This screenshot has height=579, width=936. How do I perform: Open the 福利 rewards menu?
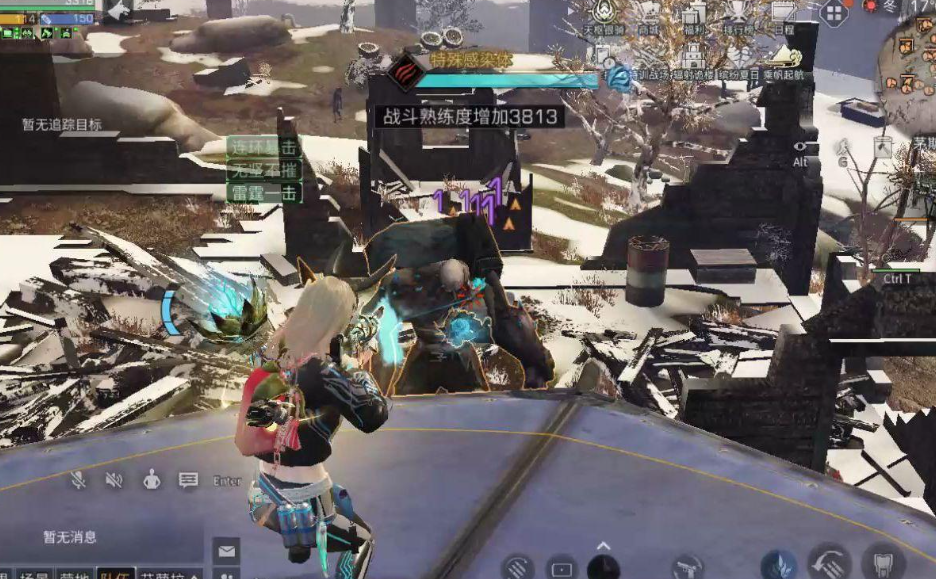(695, 20)
